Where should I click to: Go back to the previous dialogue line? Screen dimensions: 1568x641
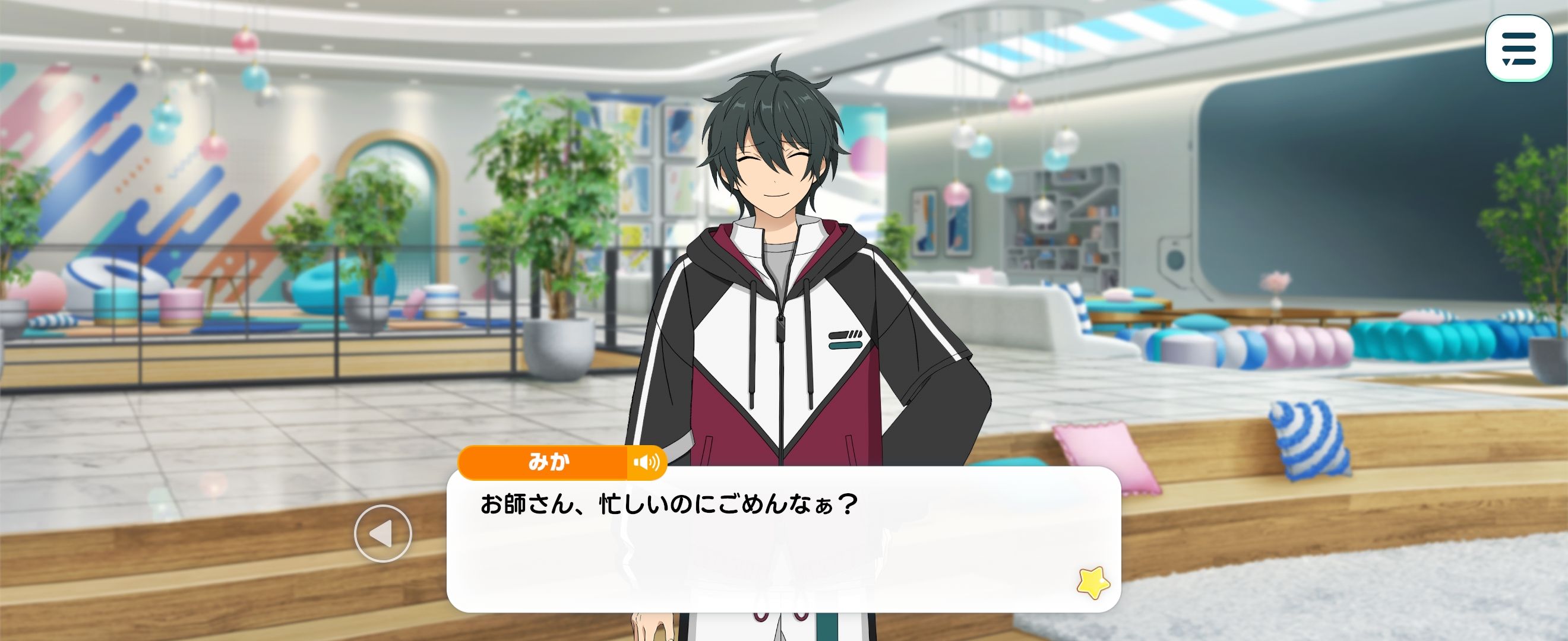[383, 534]
